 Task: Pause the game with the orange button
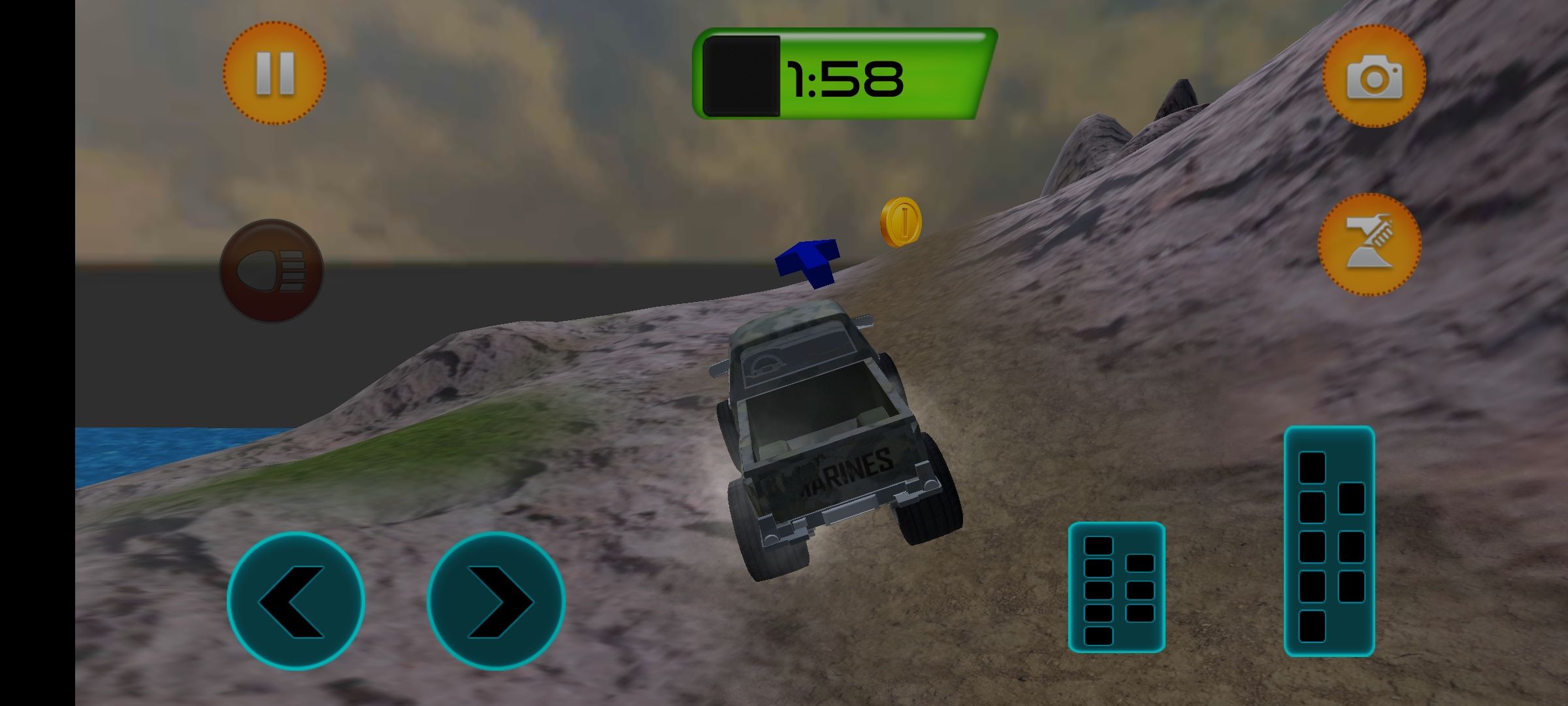click(274, 73)
